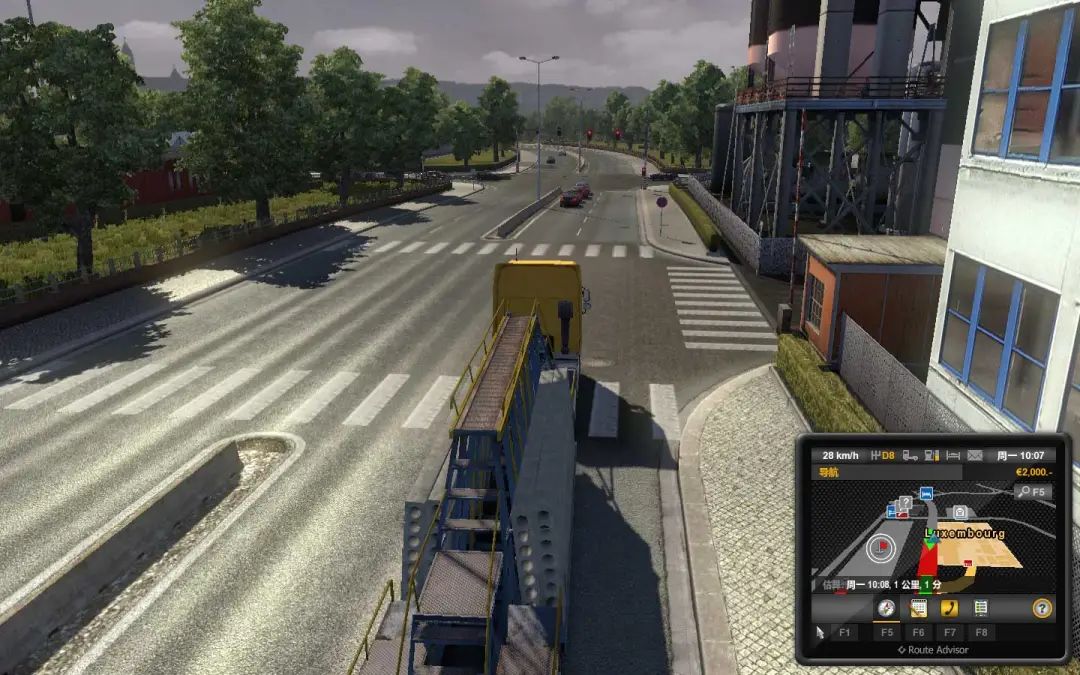
Task: Click the garage marker on the GPS map
Action: 960,511
